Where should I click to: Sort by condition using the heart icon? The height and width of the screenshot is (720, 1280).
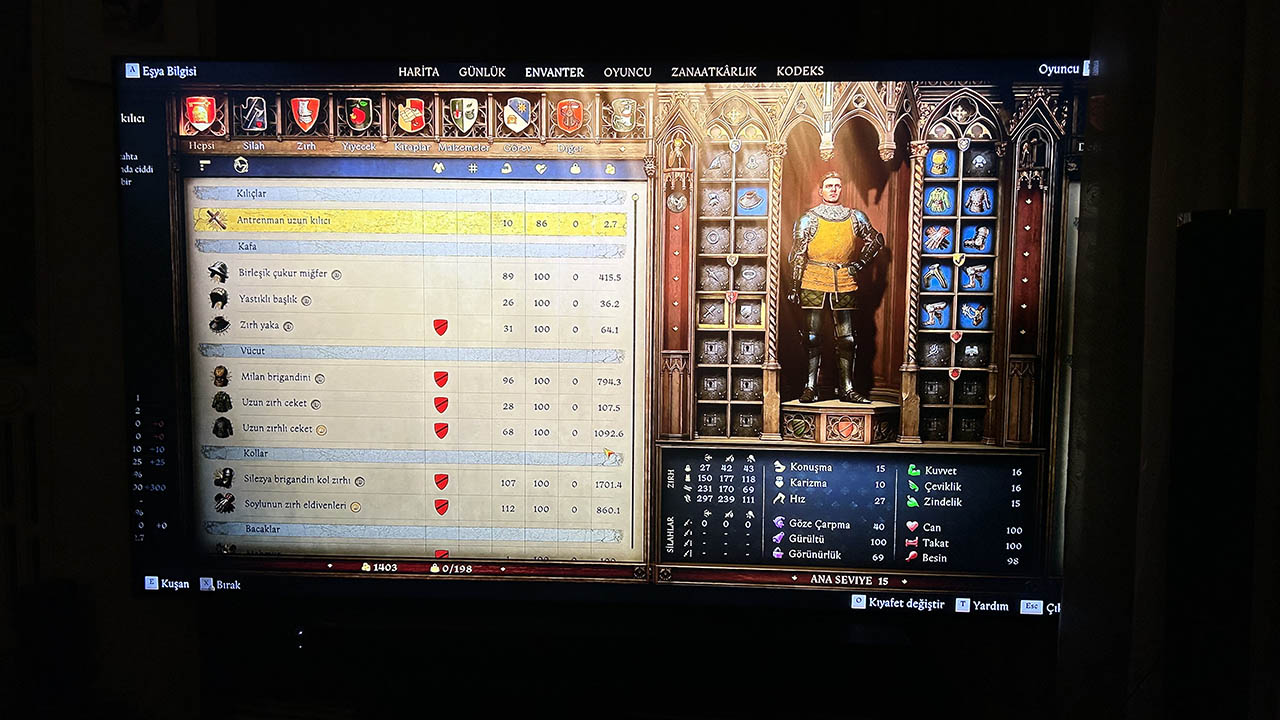point(540,167)
